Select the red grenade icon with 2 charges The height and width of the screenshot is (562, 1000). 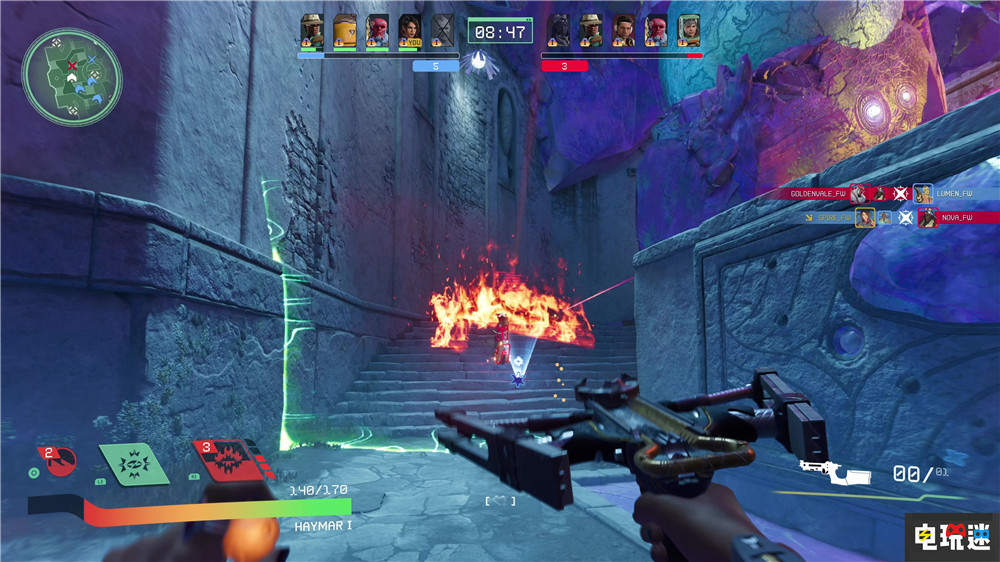pyautogui.click(x=58, y=461)
